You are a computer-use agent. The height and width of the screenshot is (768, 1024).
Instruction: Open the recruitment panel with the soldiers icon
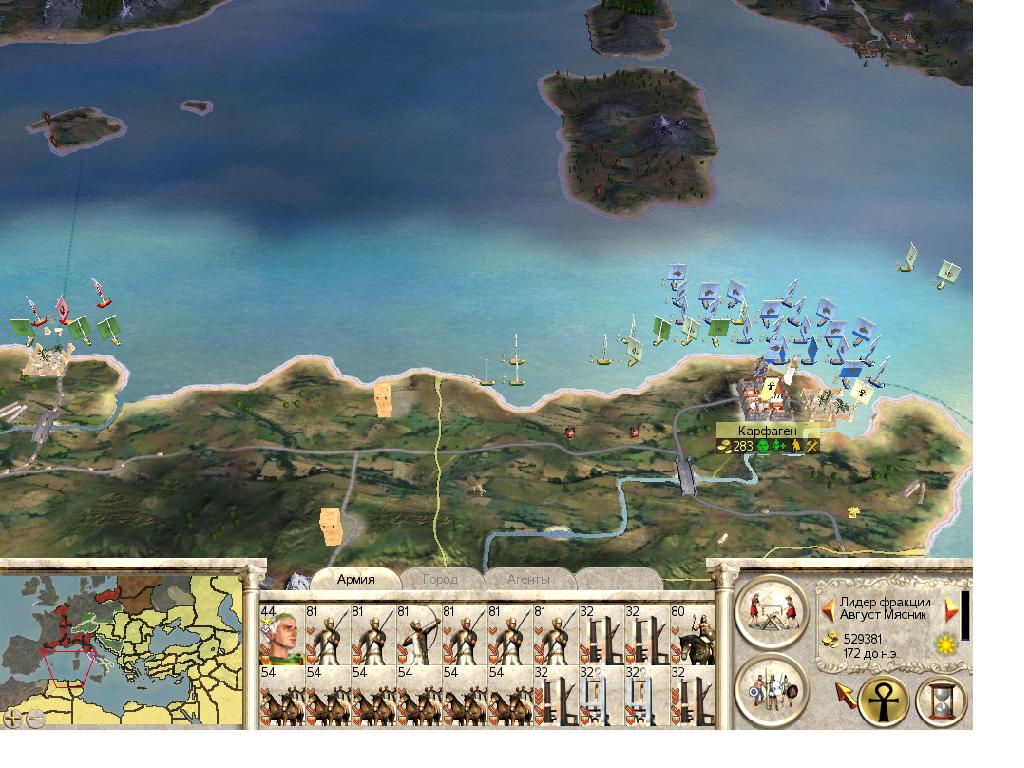pyautogui.click(x=771, y=688)
